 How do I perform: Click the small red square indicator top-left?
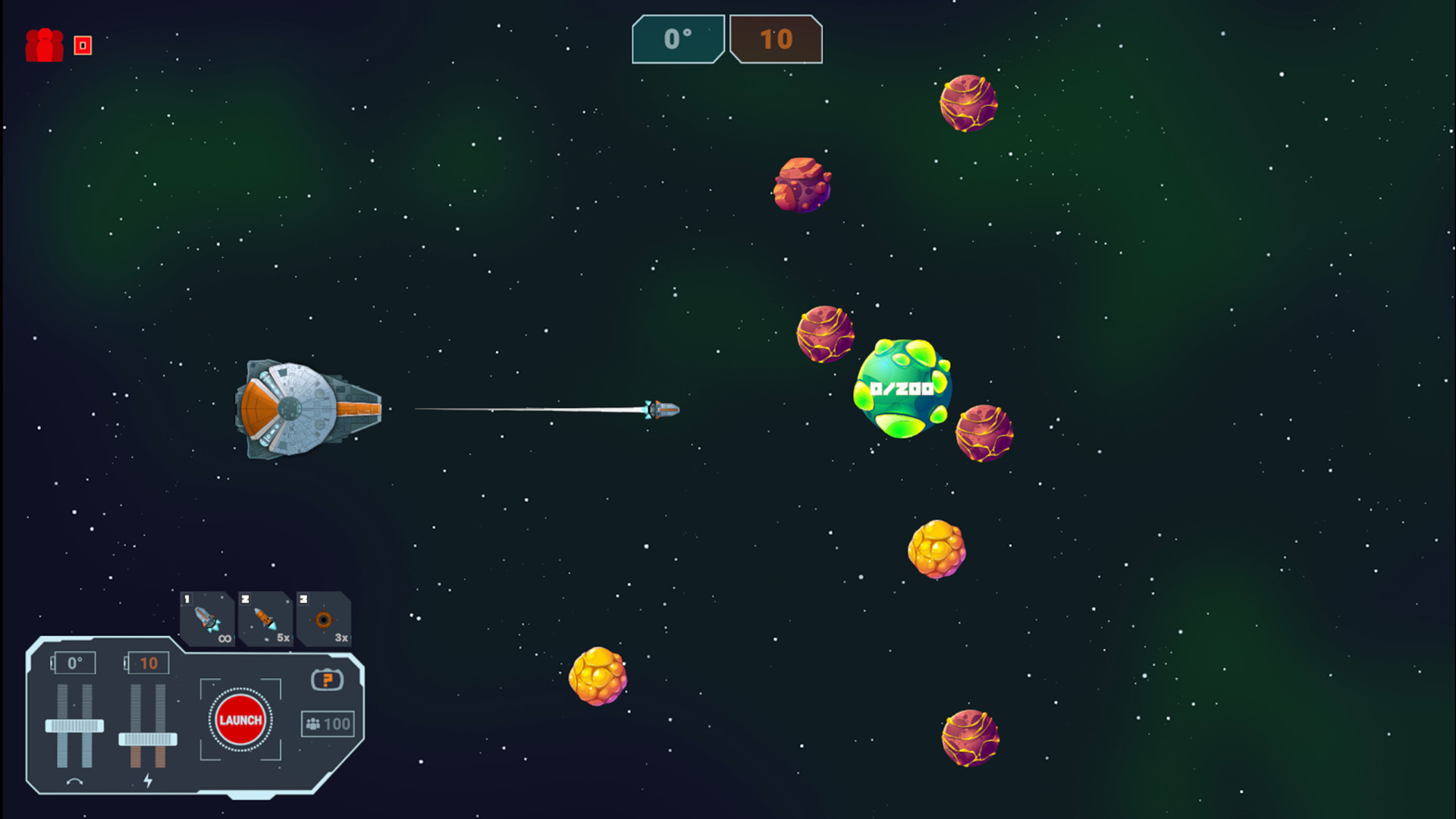point(81,45)
